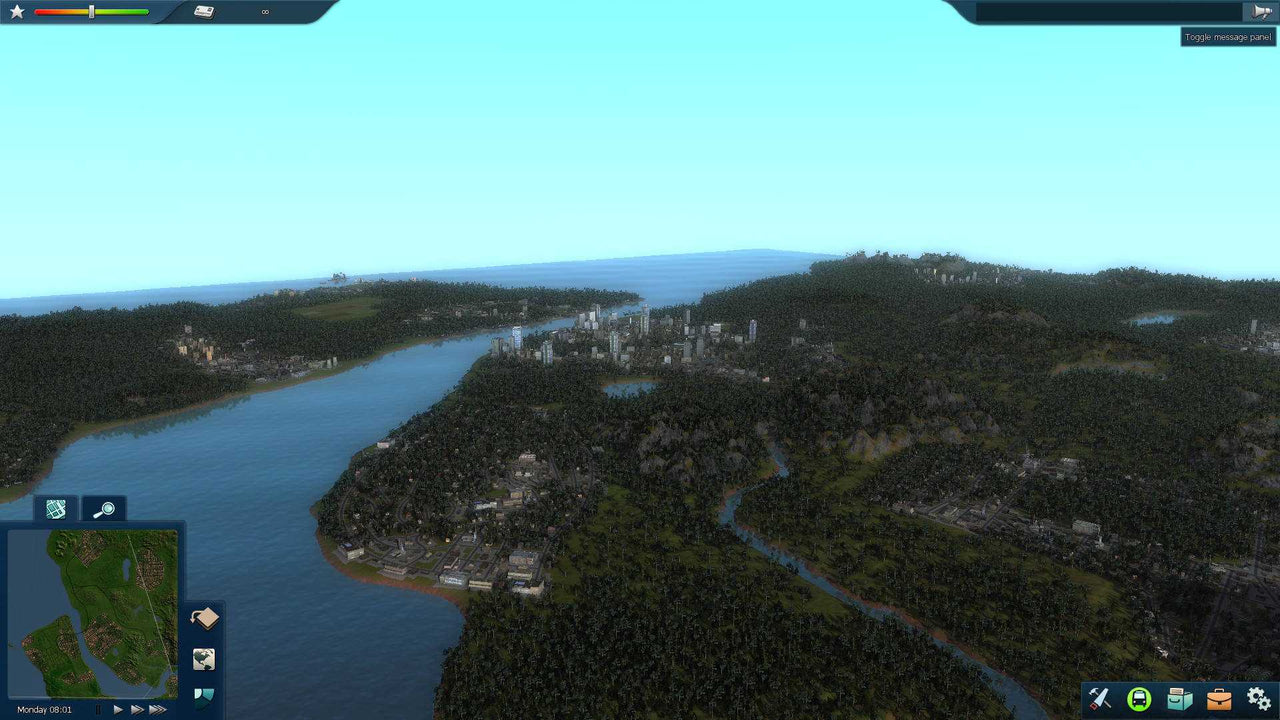
Task: Switch to the map view tab above minimap
Action: tap(55, 509)
